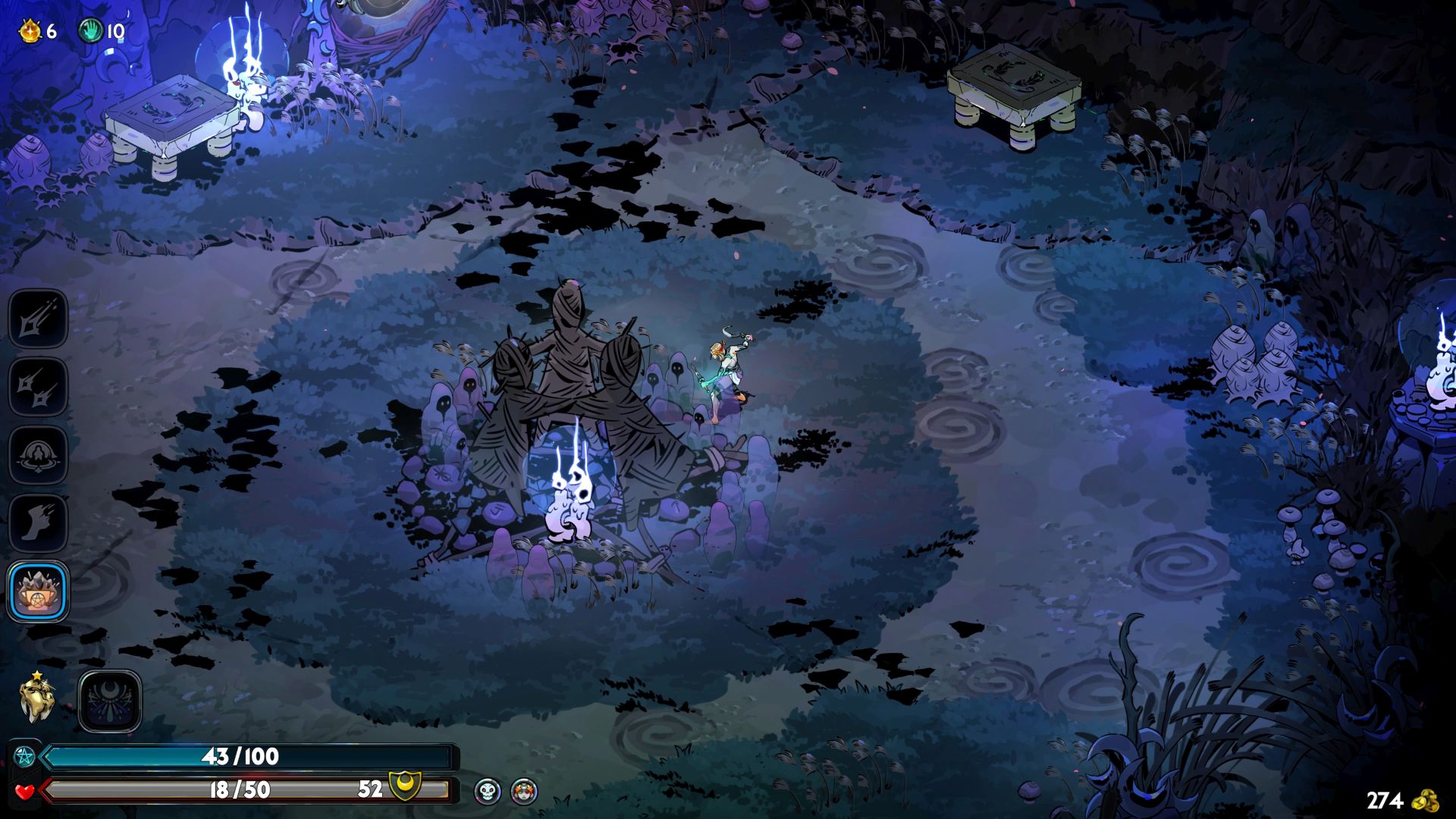Click the pentagram Magick icon
Viewport: 1456px width, 819px height.
[x=24, y=757]
